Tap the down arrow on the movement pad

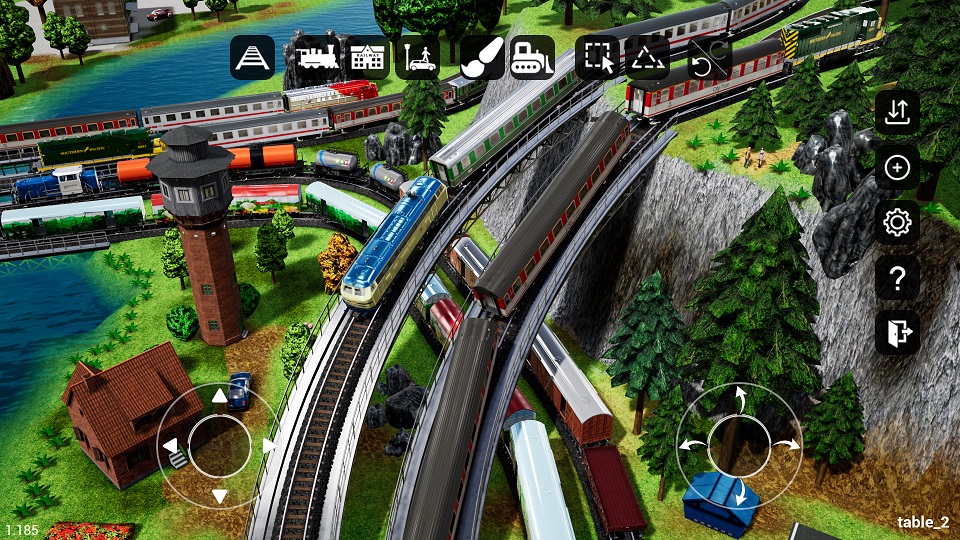(219, 495)
